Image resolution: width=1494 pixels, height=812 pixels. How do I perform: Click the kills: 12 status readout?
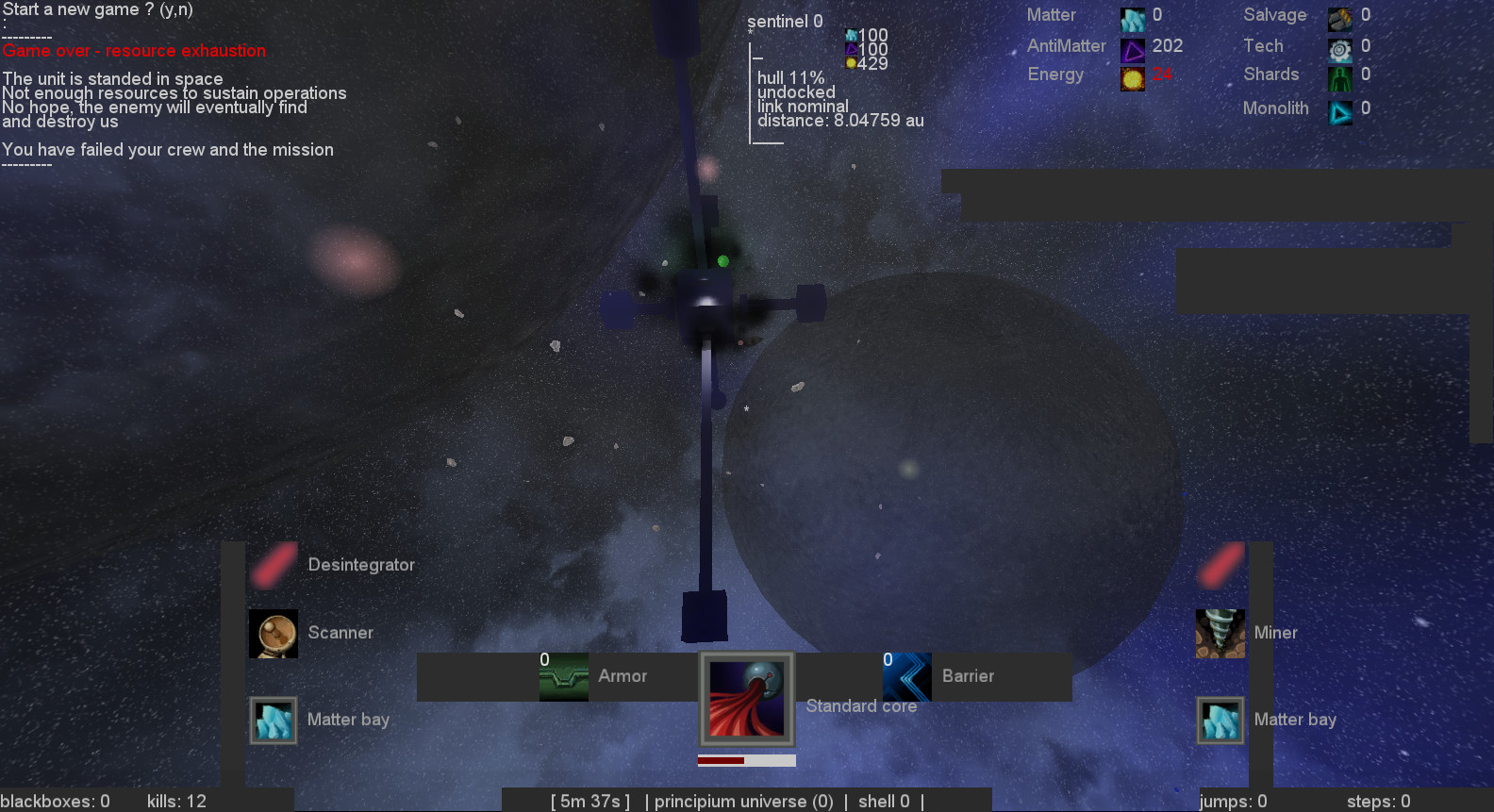coord(175,801)
